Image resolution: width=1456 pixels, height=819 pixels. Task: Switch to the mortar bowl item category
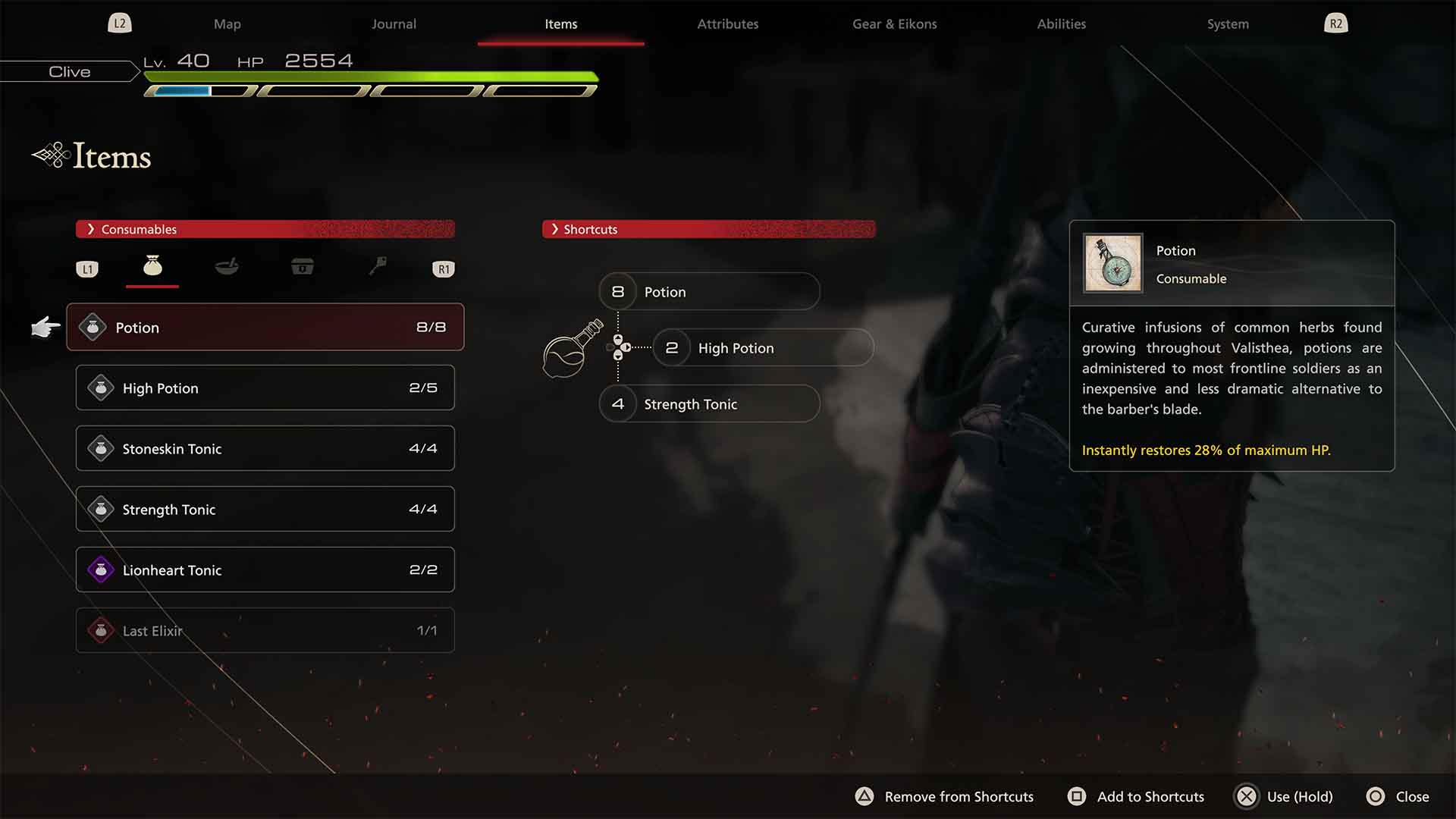pos(227,266)
